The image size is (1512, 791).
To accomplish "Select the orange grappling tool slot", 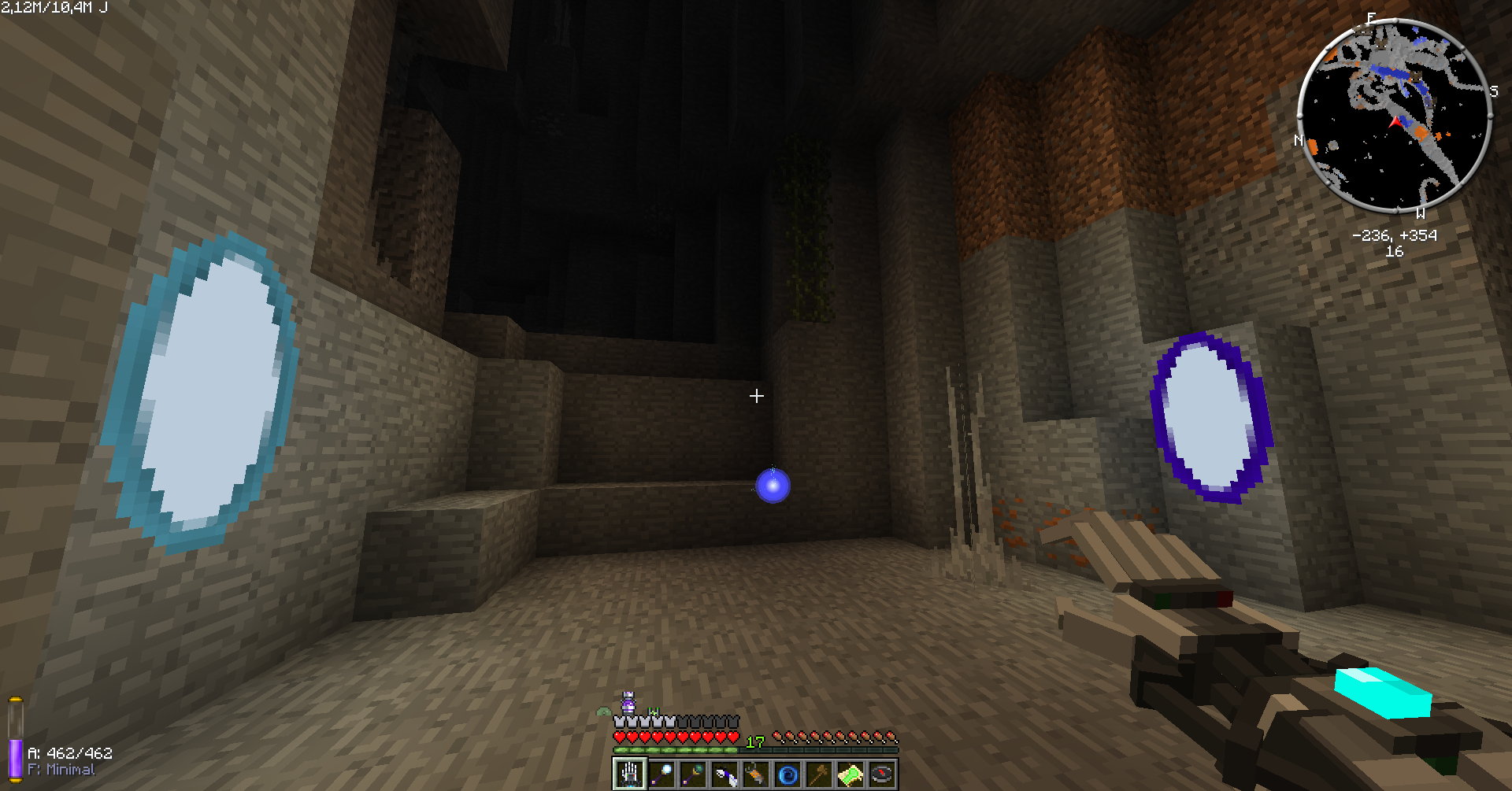I will (x=756, y=774).
